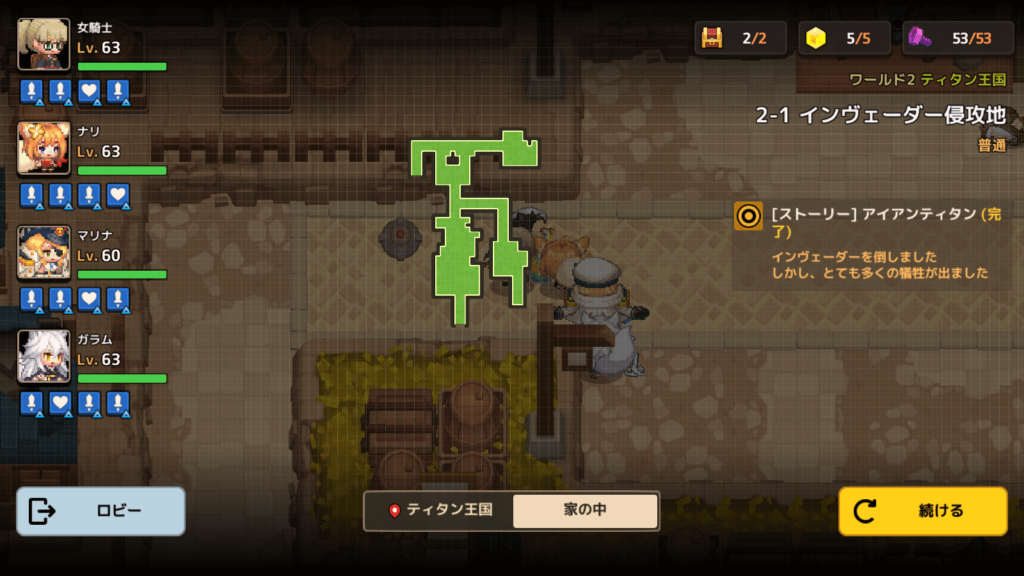Switch to the ティタン王国 map tab
The height and width of the screenshot is (576, 1024).
(440, 510)
